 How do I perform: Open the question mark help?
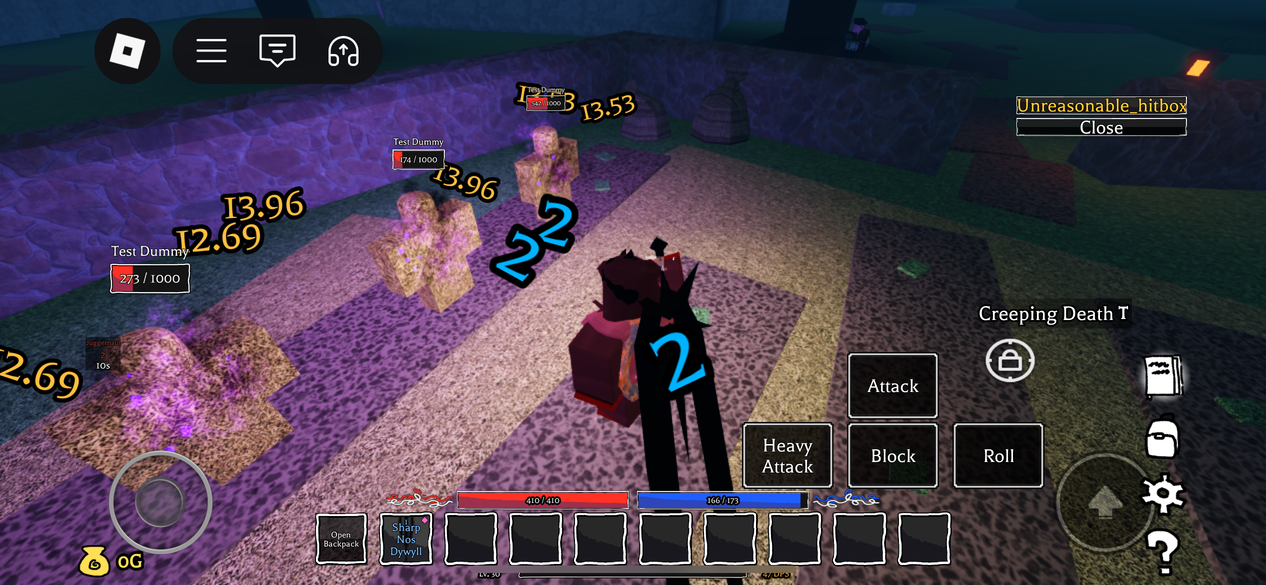(1162, 551)
